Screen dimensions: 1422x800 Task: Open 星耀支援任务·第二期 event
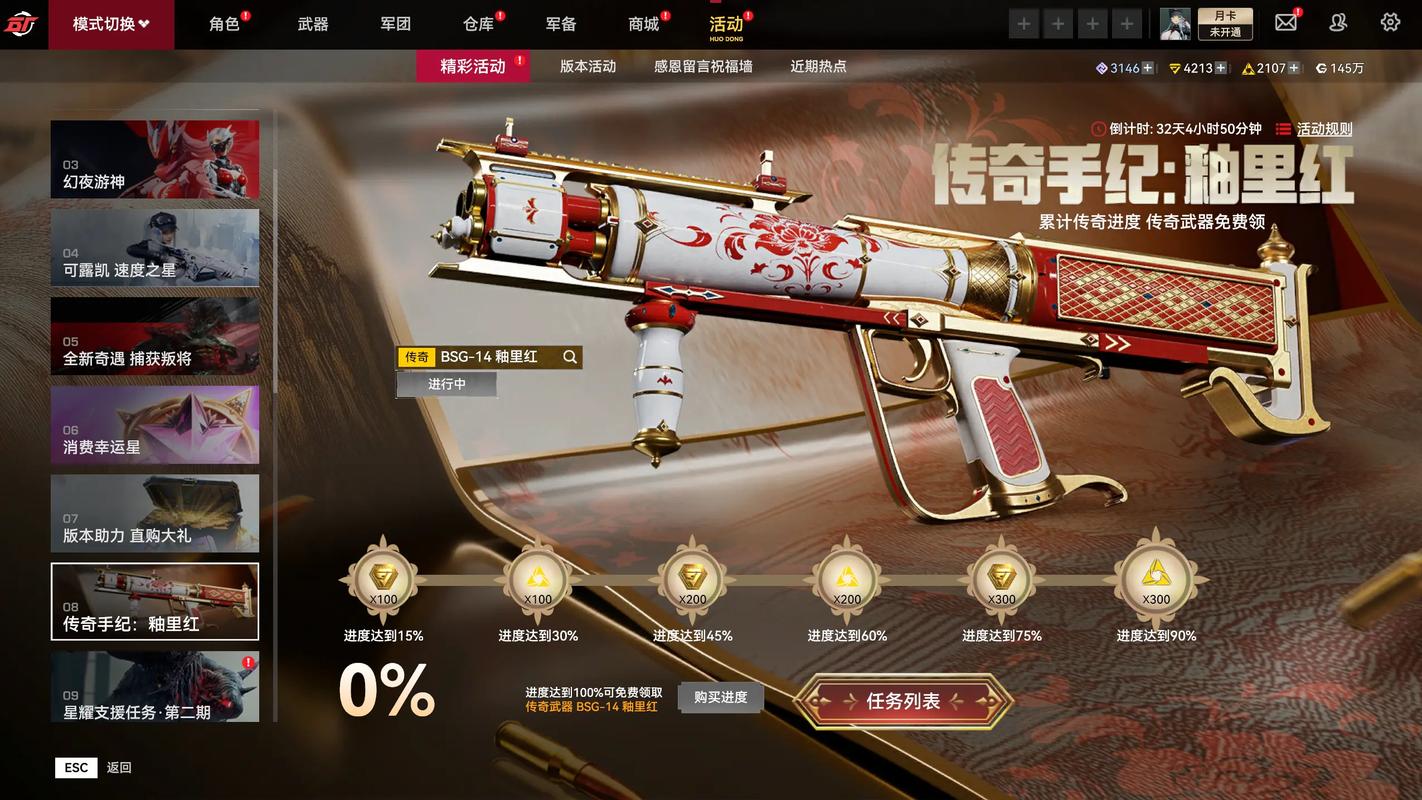[x=155, y=688]
